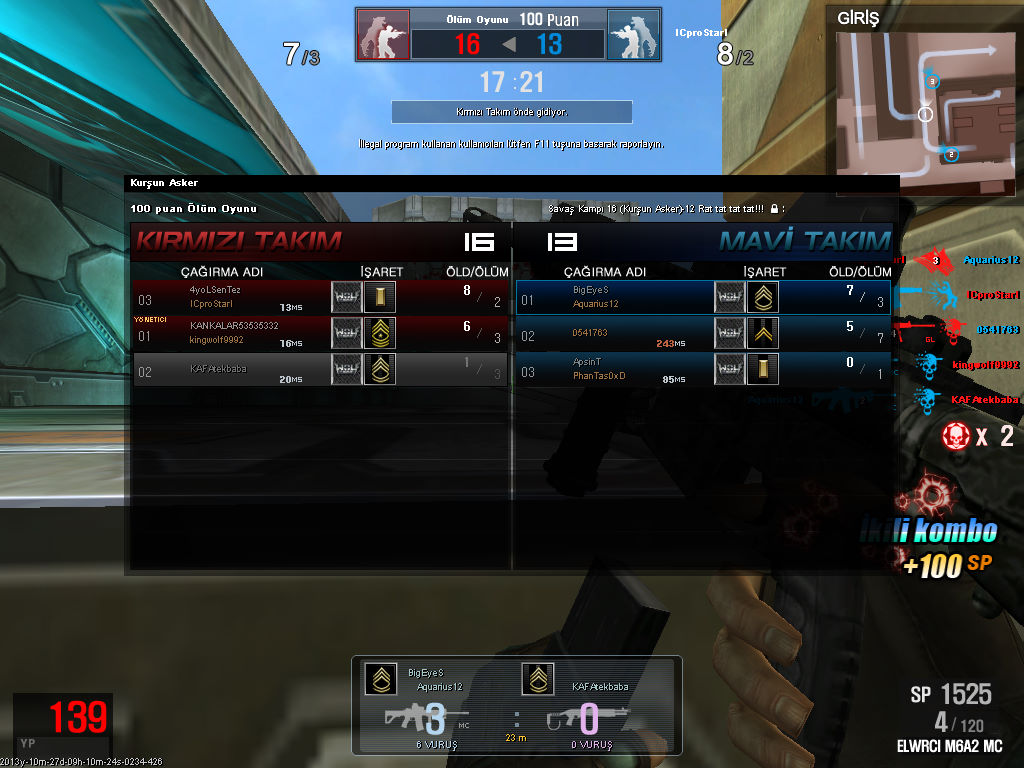This screenshot has height=768, width=1024.
Task: Click the padlock icon beside the room name
Action: point(775,209)
